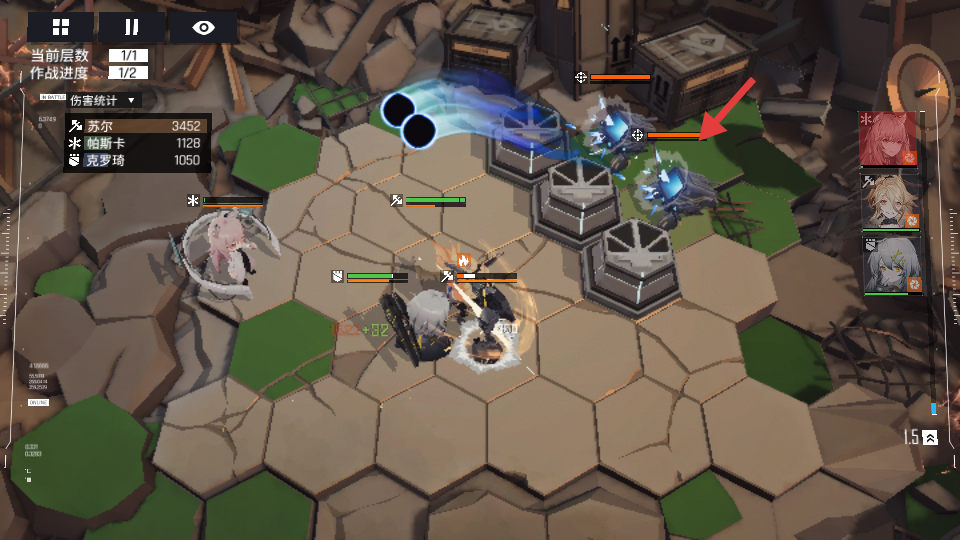Select 苏尔 in the damage list

coord(137,126)
